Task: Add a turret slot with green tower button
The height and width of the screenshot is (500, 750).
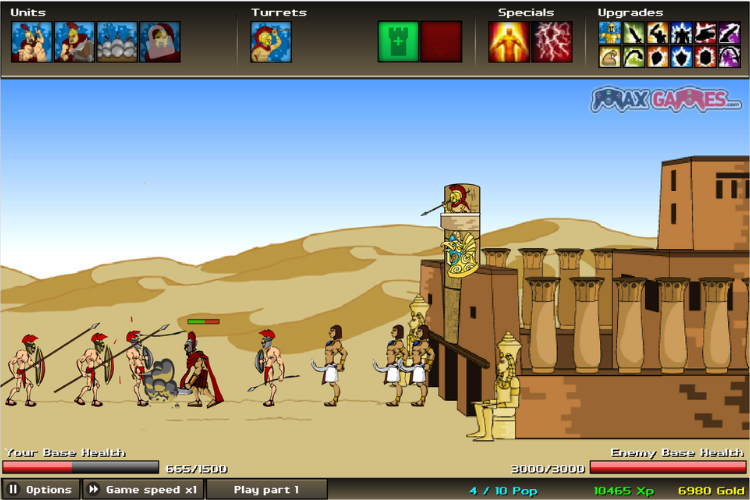Action: (398, 42)
